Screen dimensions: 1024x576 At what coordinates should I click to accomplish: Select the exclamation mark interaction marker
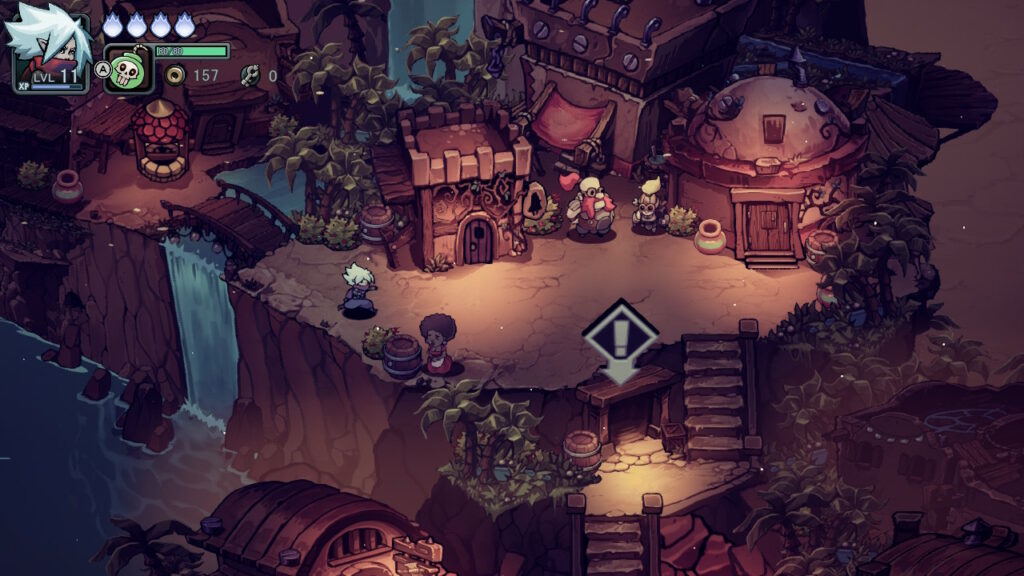click(x=620, y=338)
